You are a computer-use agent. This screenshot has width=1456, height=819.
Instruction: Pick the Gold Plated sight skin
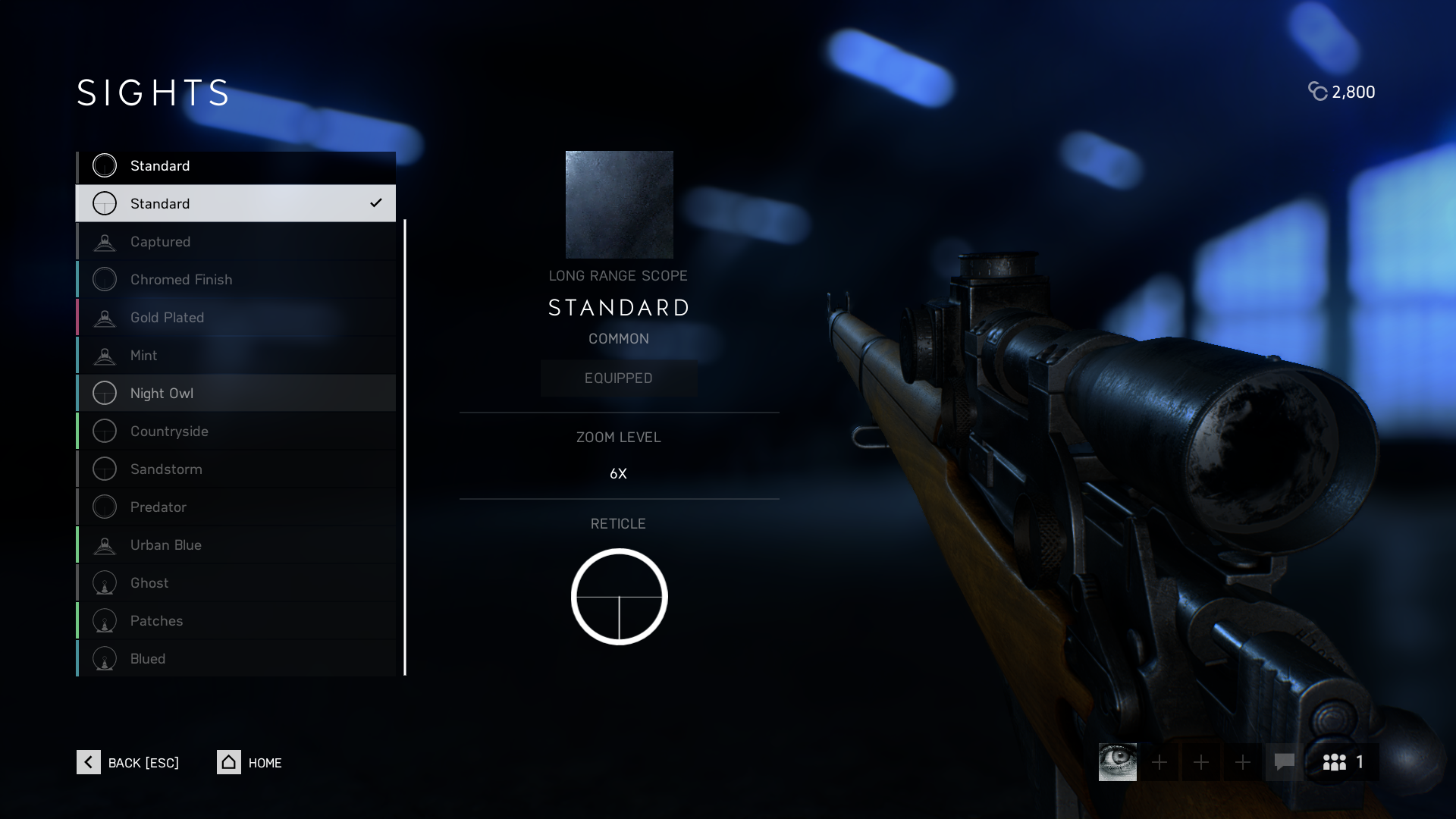coord(236,317)
